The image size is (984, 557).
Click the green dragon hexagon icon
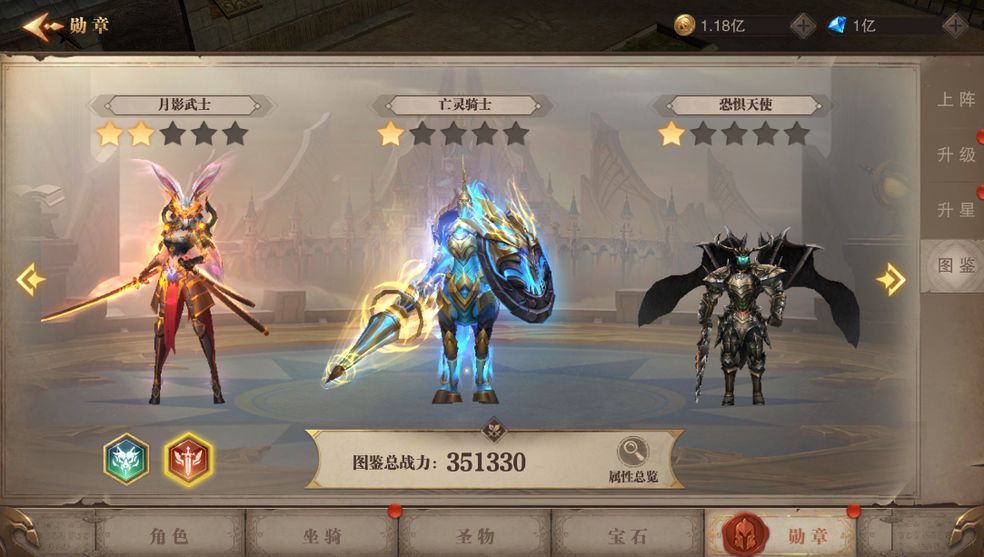tap(126, 459)
